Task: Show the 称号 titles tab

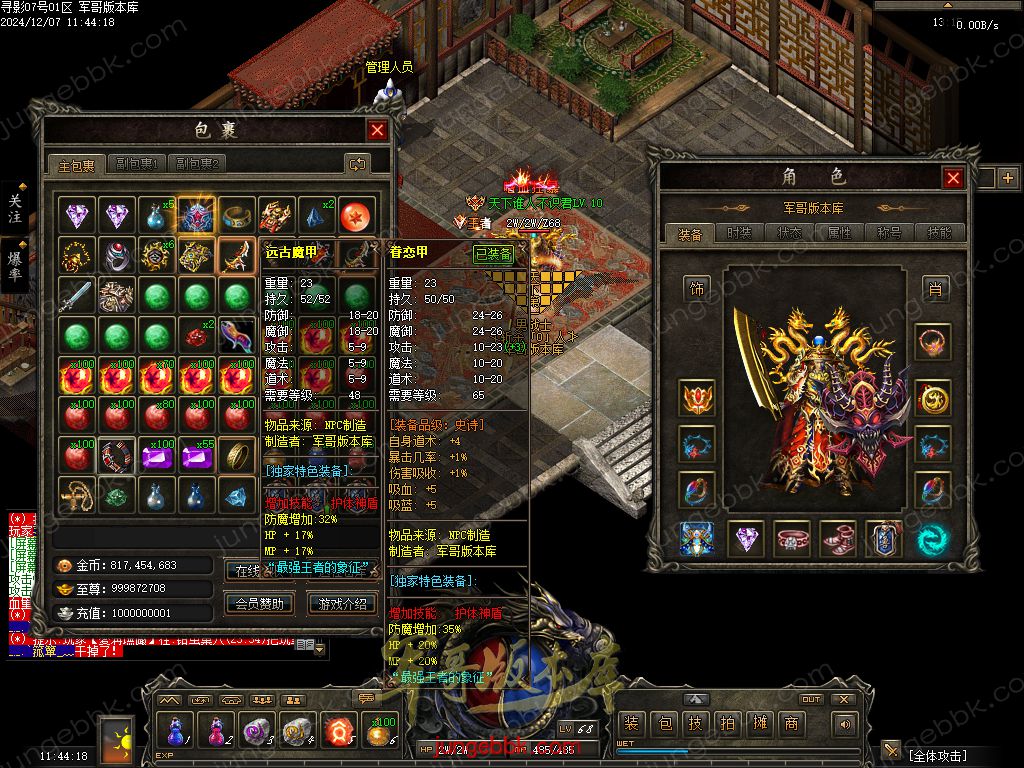Action: coord(889,233)
